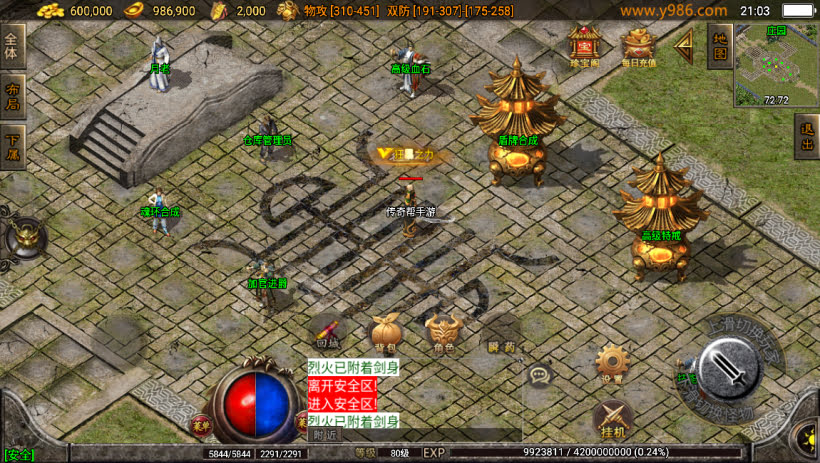
Task: Toggle 挂机 auto-battle
Action: [613, 418]
